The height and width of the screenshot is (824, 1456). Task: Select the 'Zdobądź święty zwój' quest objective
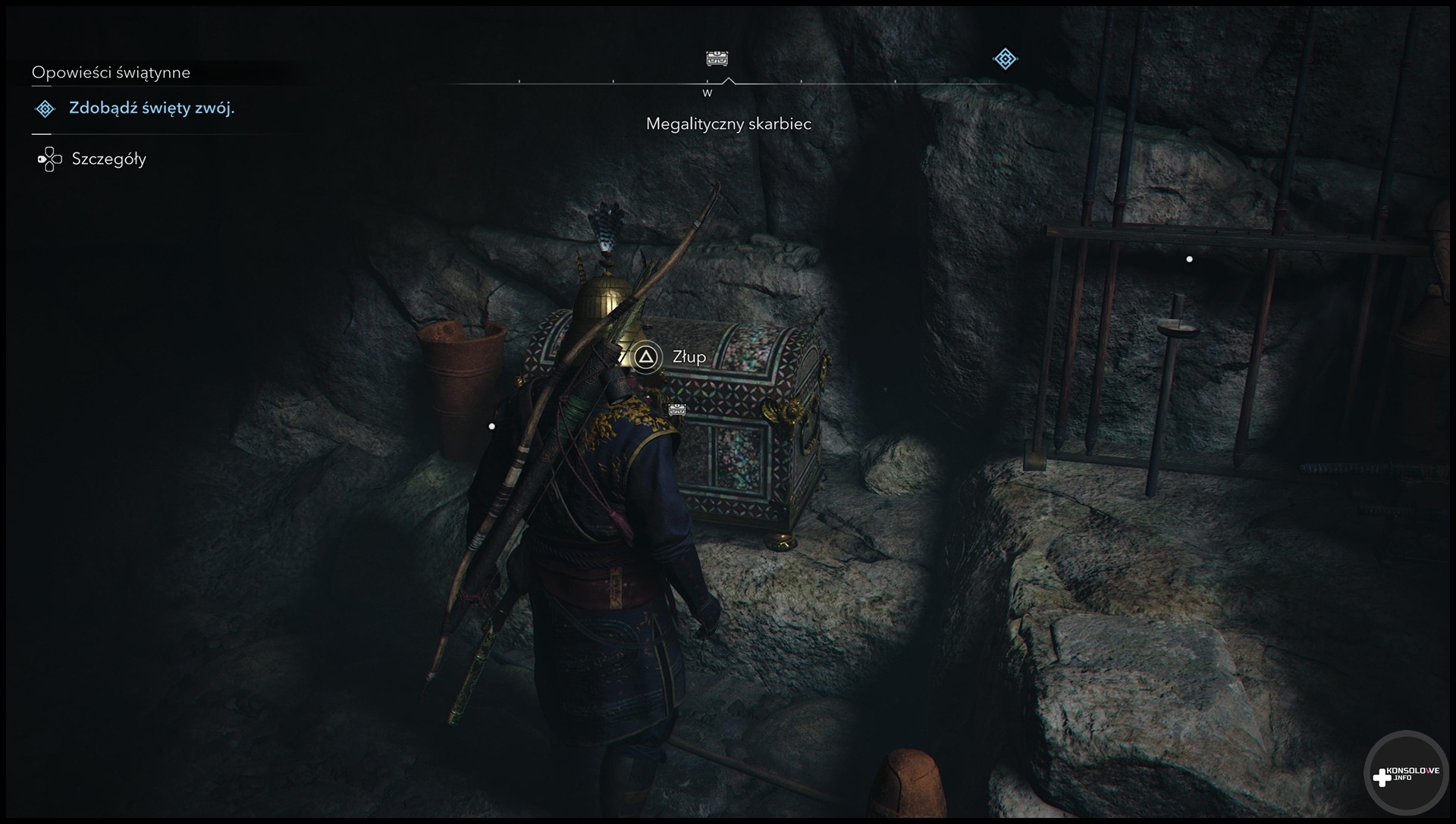pos(151,108)
